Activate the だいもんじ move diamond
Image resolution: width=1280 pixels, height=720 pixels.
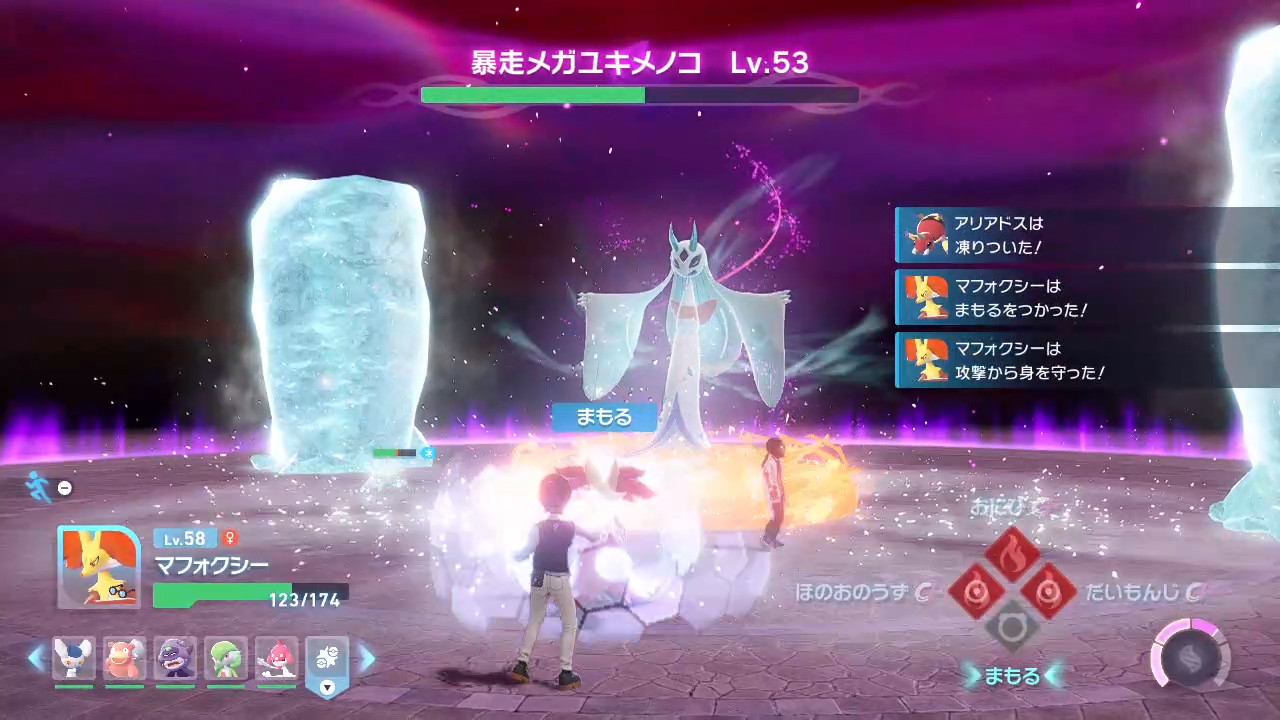click(1050, 591)
